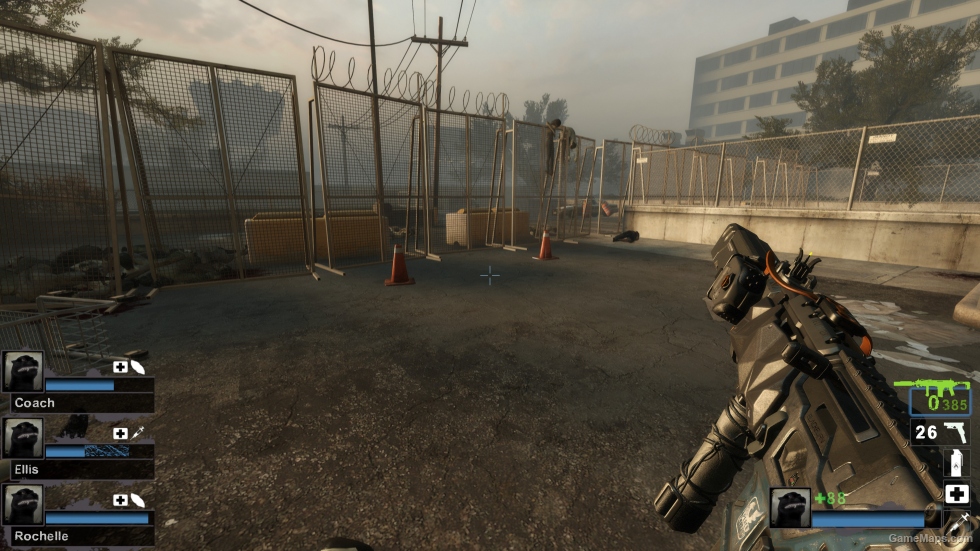Click Rochelle's teammate portrait
This screenshot has width=980, height=551.
(22, 504)
